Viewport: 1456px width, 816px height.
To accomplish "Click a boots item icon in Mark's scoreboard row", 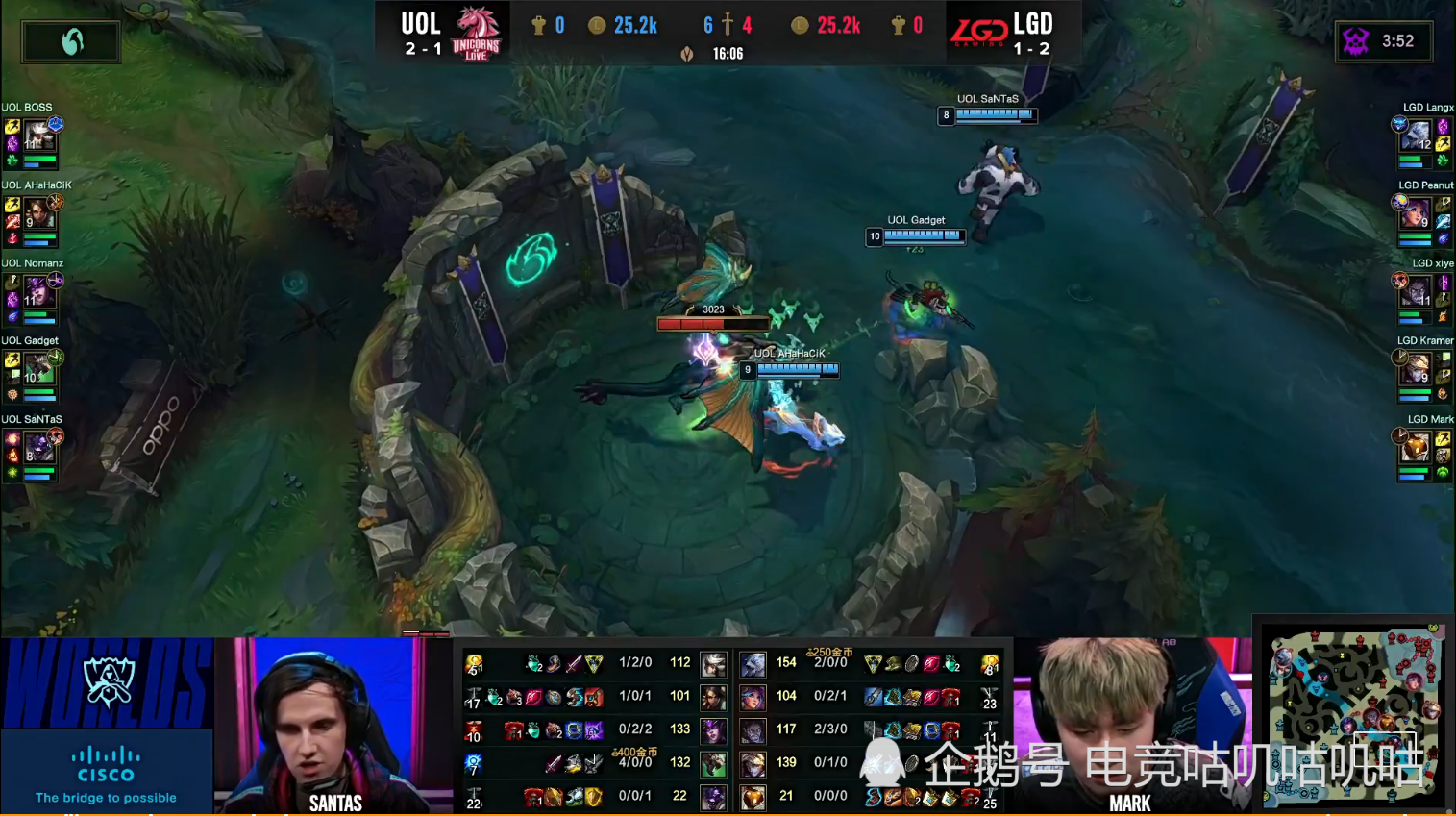I will pyautogui.click(x=872, y=797).
